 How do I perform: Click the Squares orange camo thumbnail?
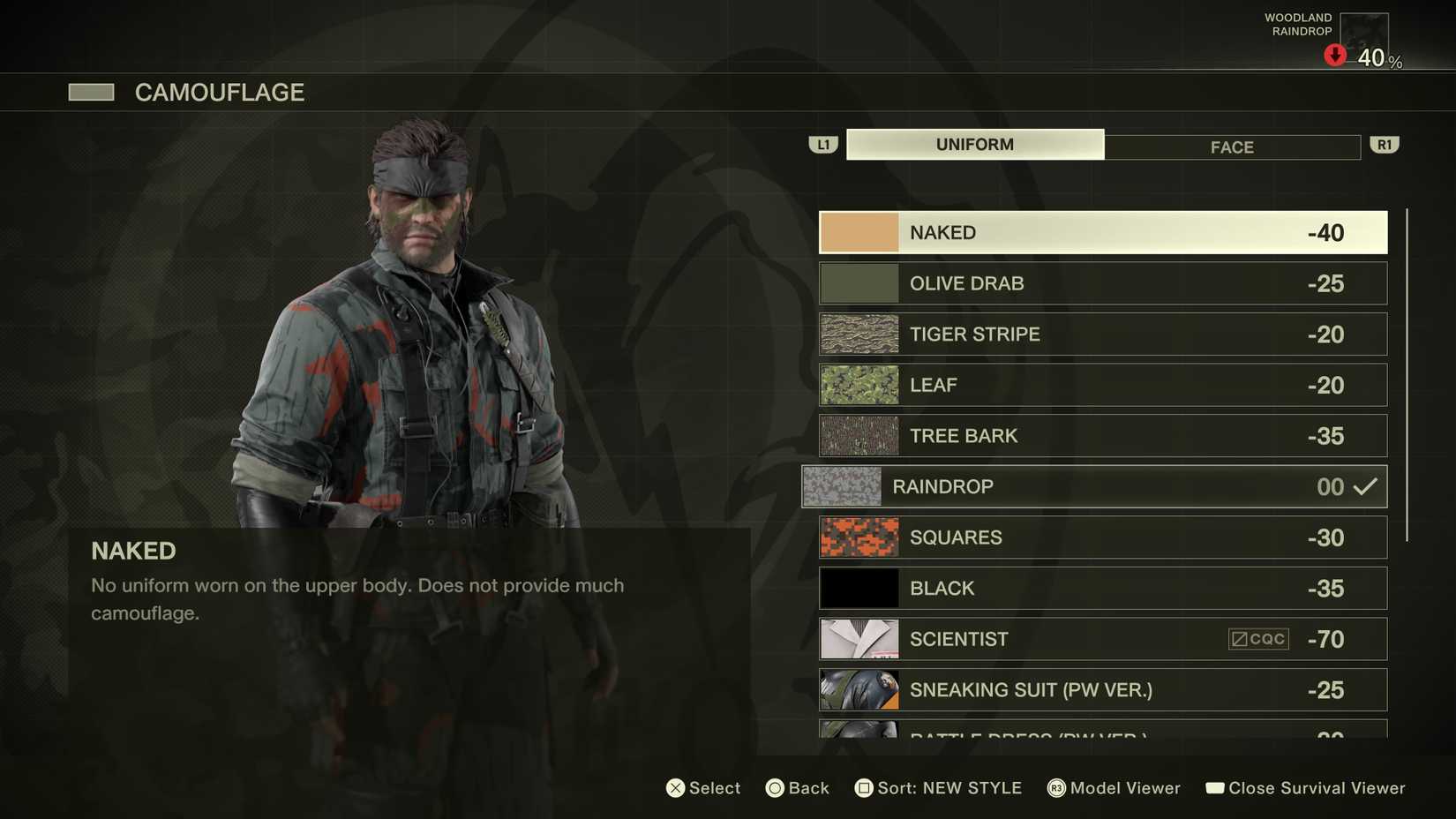858,537
